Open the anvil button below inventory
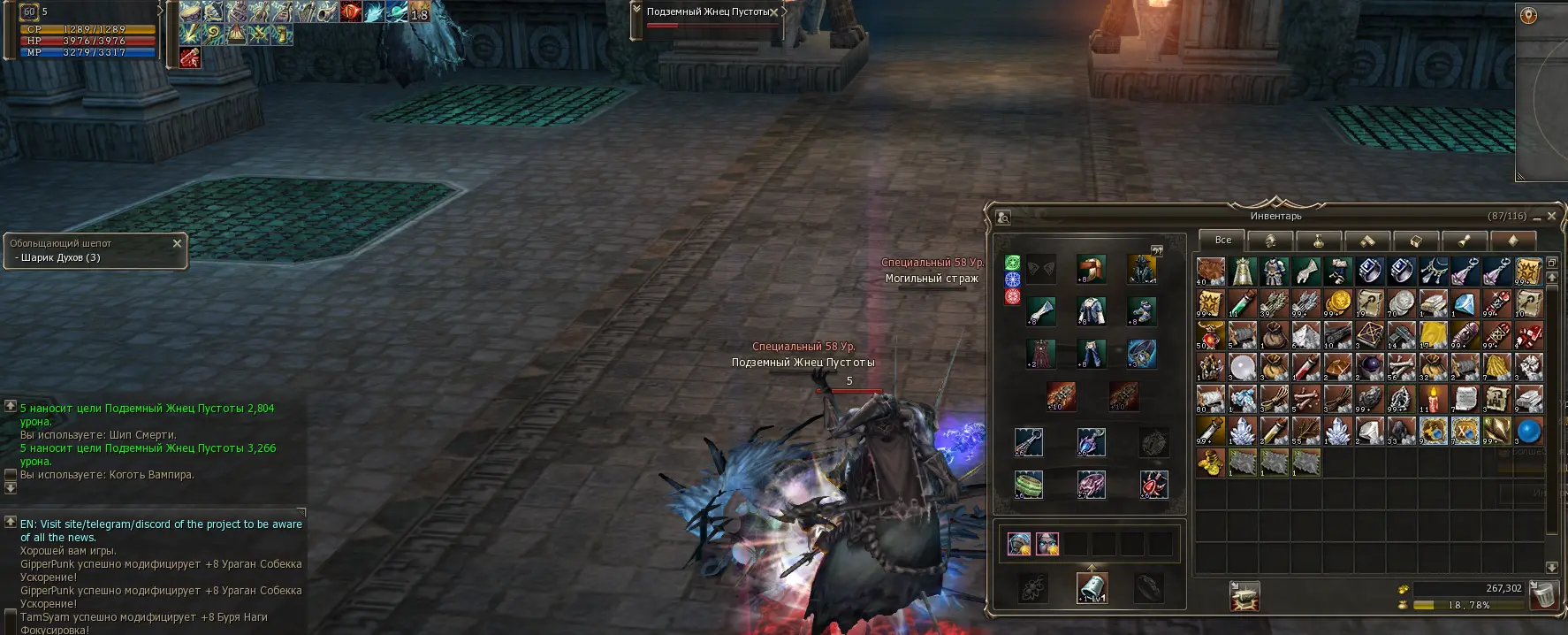The image size is (1568, 635). click(x=1245, y=596)
